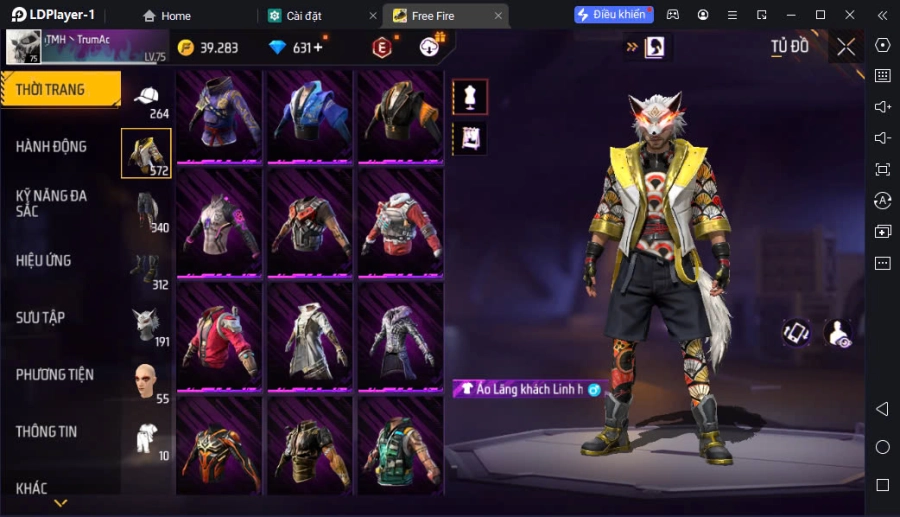Pick the bald head face subcategory
This screenshot has height=517, width=900.
(x=147, y=381)
